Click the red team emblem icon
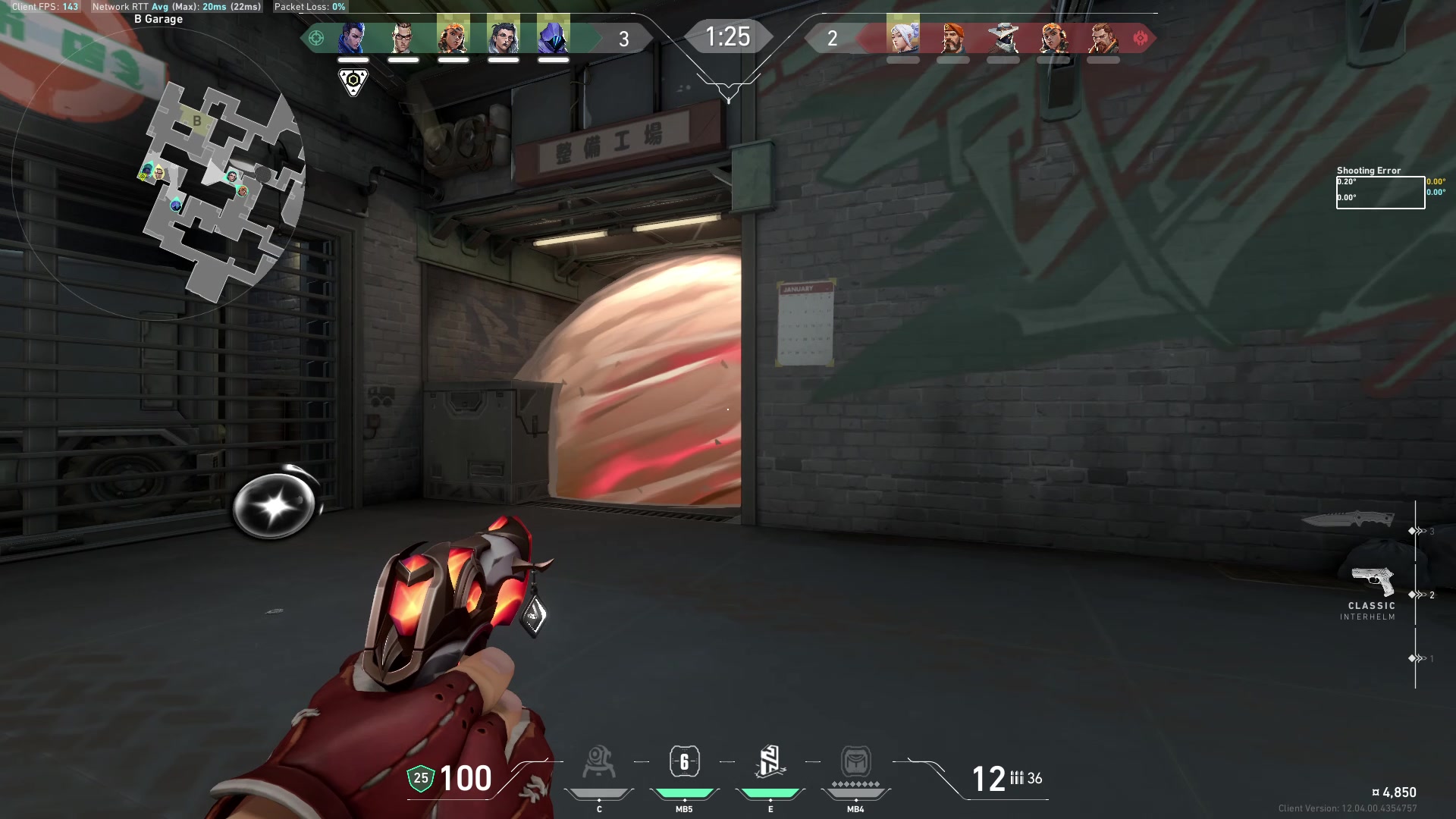Screen dimensions: 1456x819 (1140, 38)
